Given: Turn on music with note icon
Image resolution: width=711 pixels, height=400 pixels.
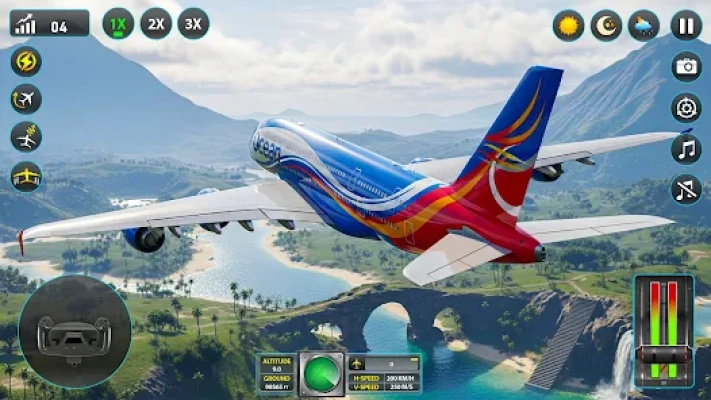Looking at the screenshot, I should click(686, 148).
